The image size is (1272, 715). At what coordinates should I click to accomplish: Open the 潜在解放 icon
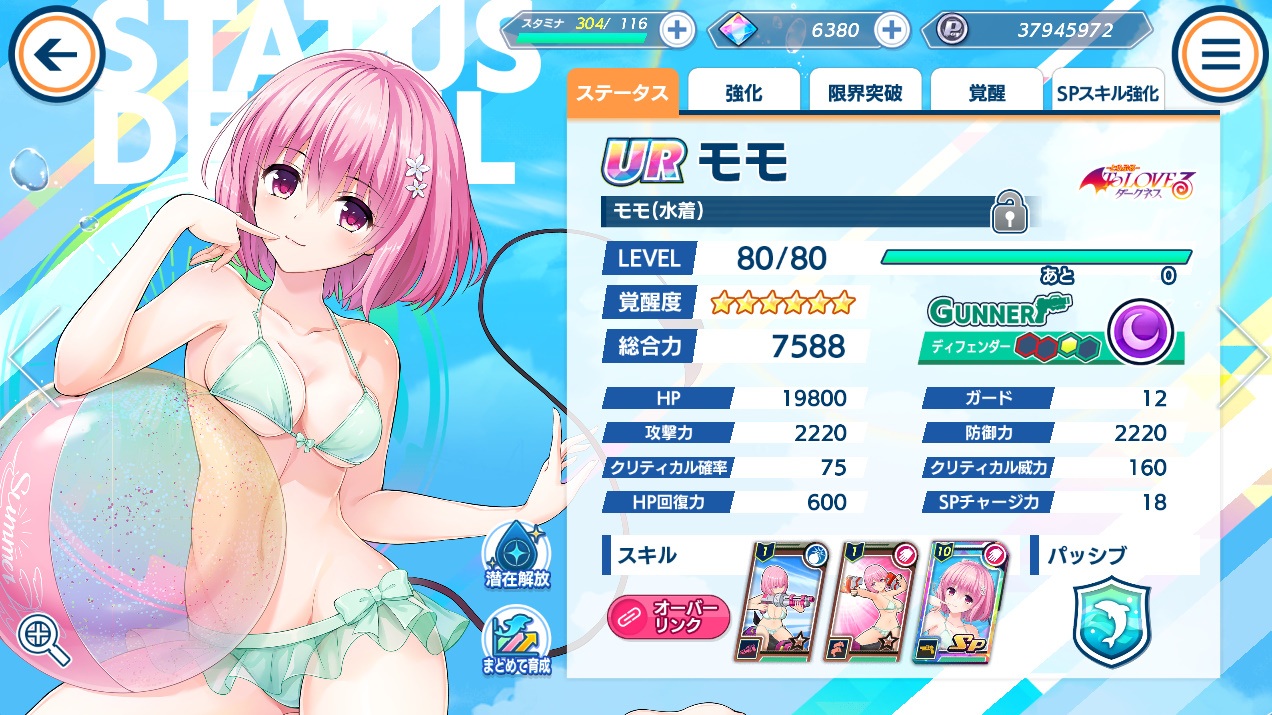519,556
